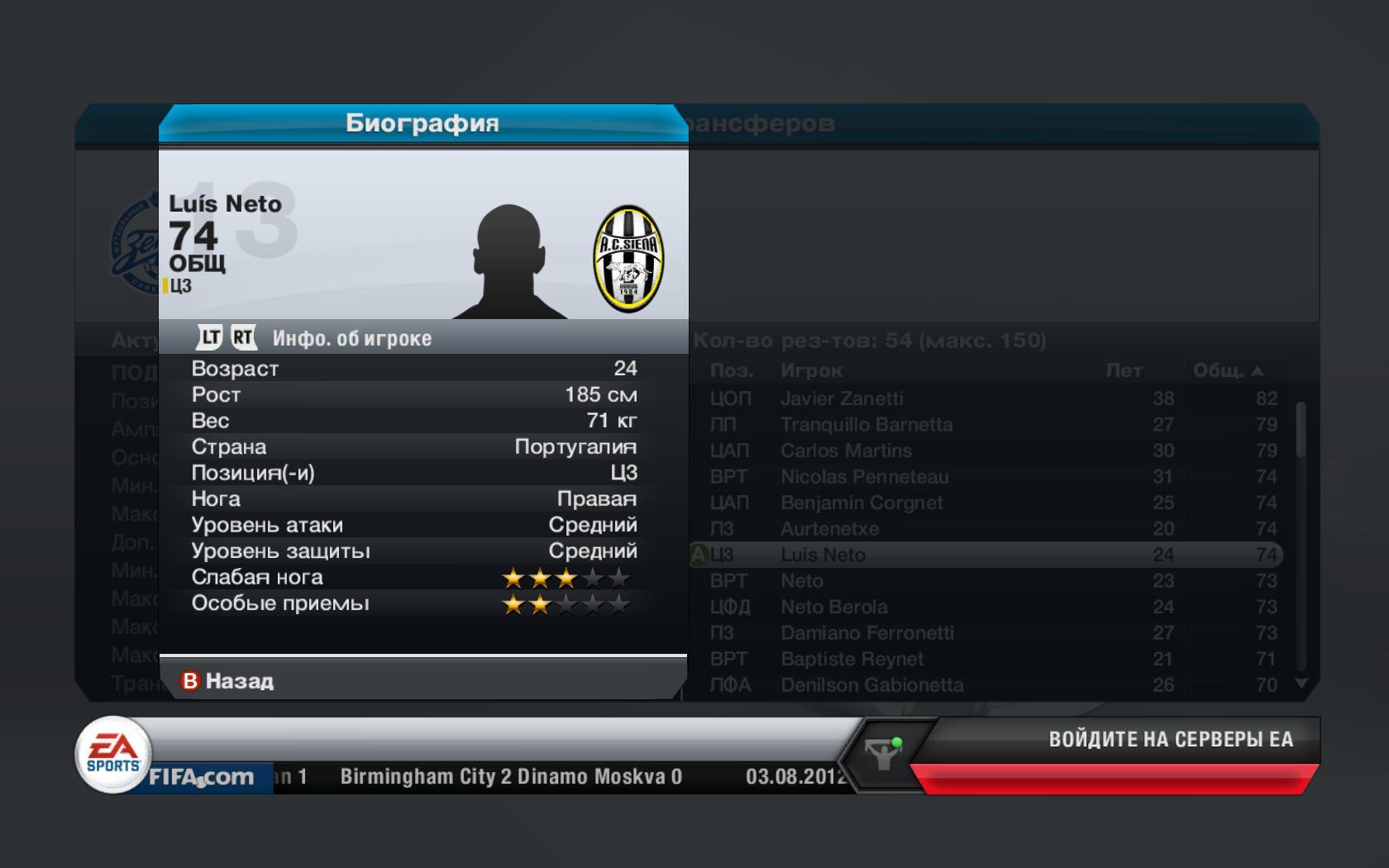Pick the Denilson Gabionetta row
This screenshot has width=1389, height=868.
pos(871,685)
